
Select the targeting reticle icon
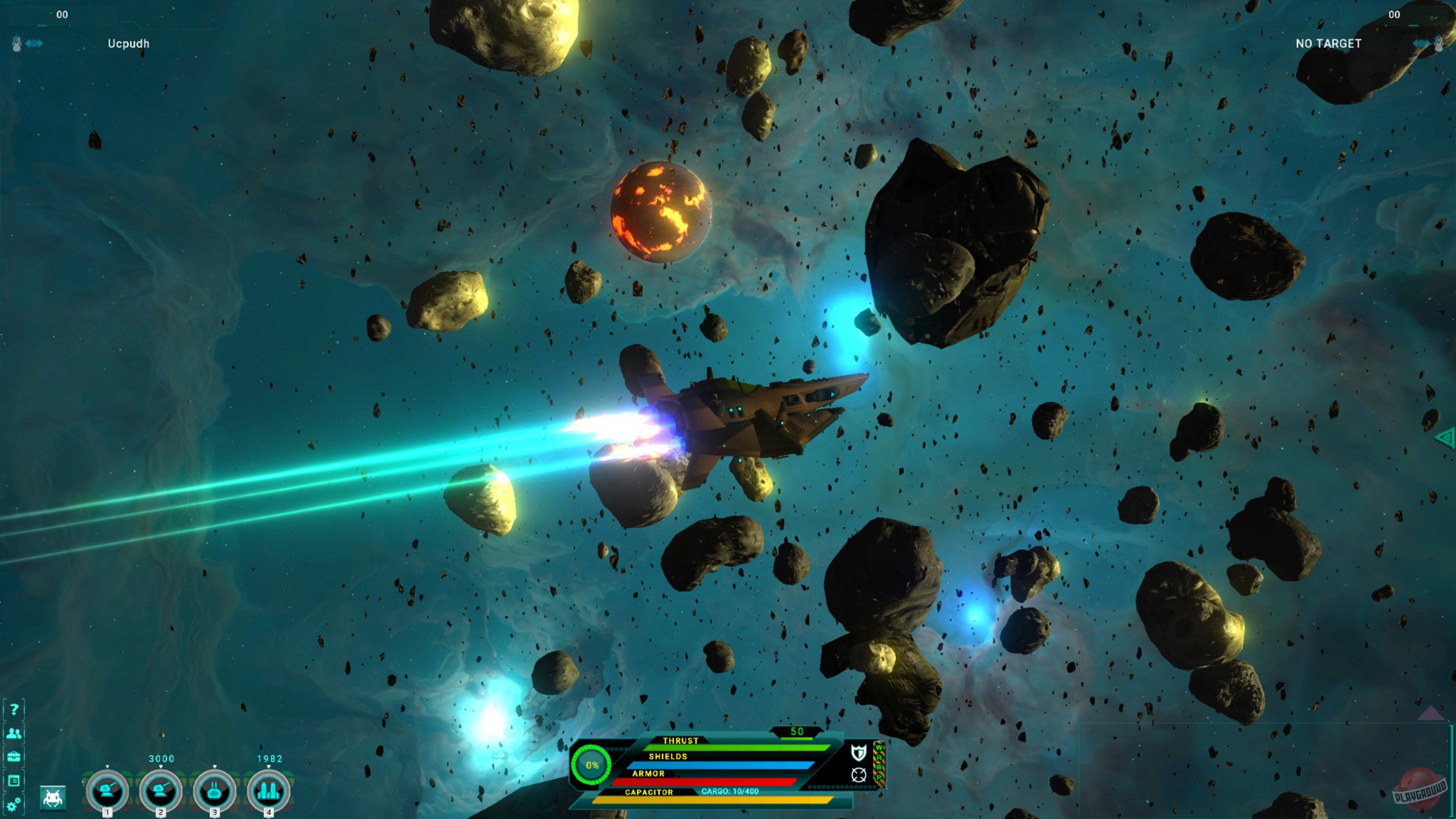[x=858, y=775]
